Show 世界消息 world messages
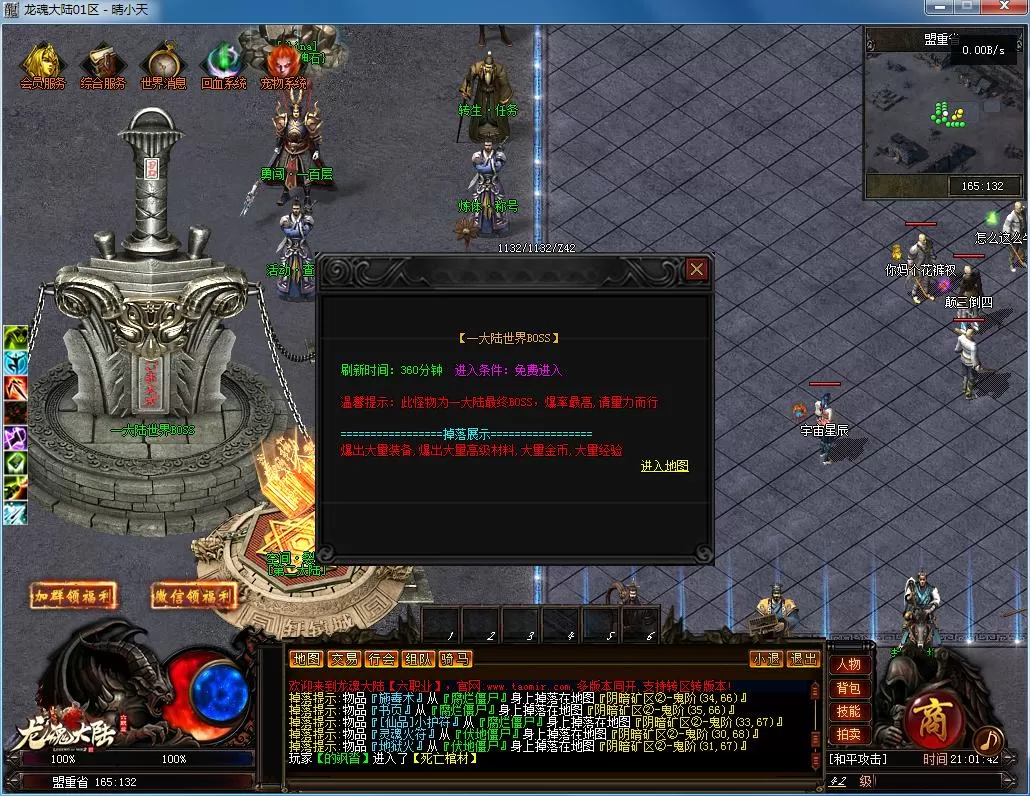1030x796 pixels. [x=163, y=63]
